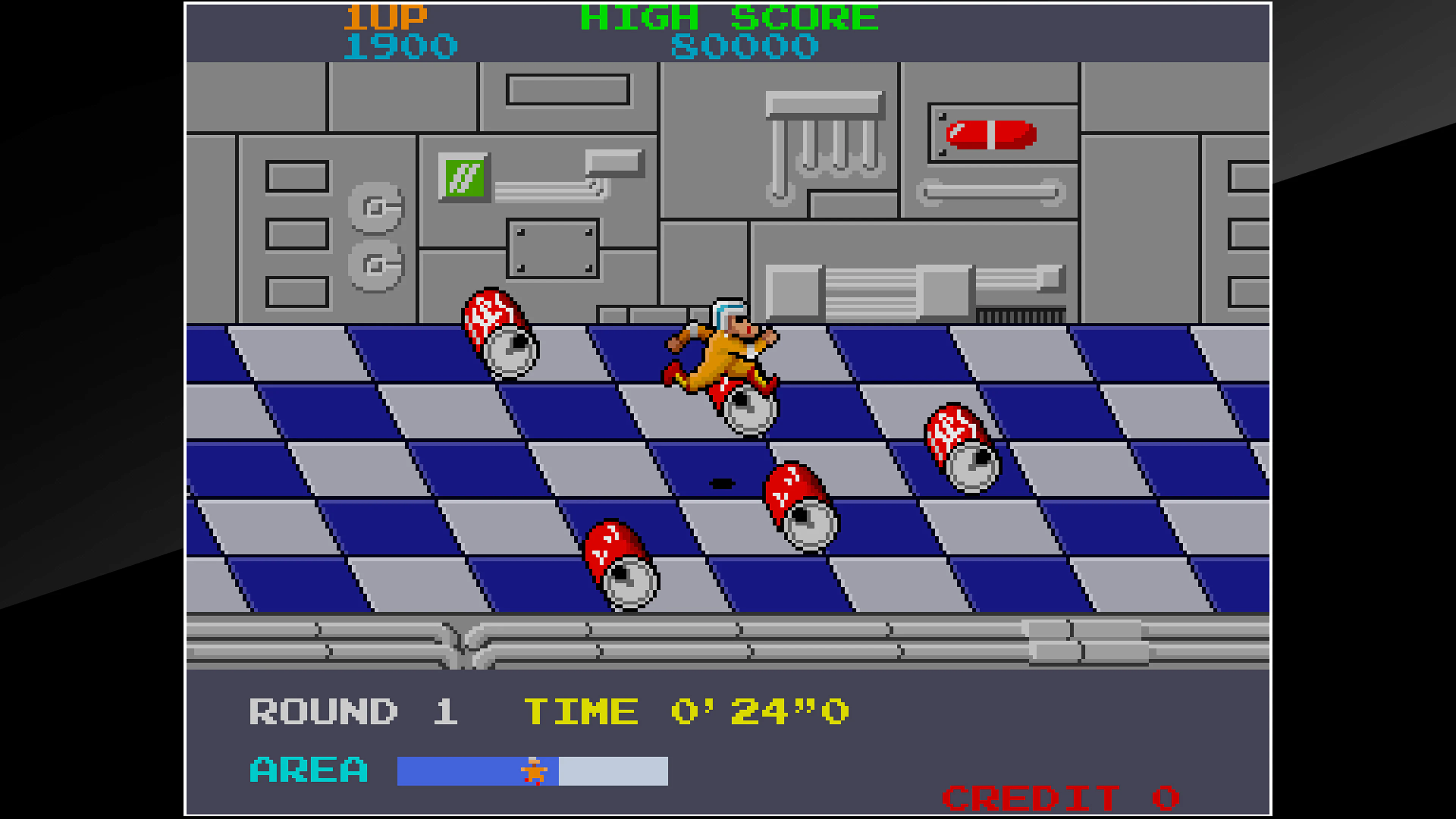Image resolution: width=1456 pixels, height=819 pixels.
Task: Click the AREA progress bar
Action: click(x=533, y=772)
